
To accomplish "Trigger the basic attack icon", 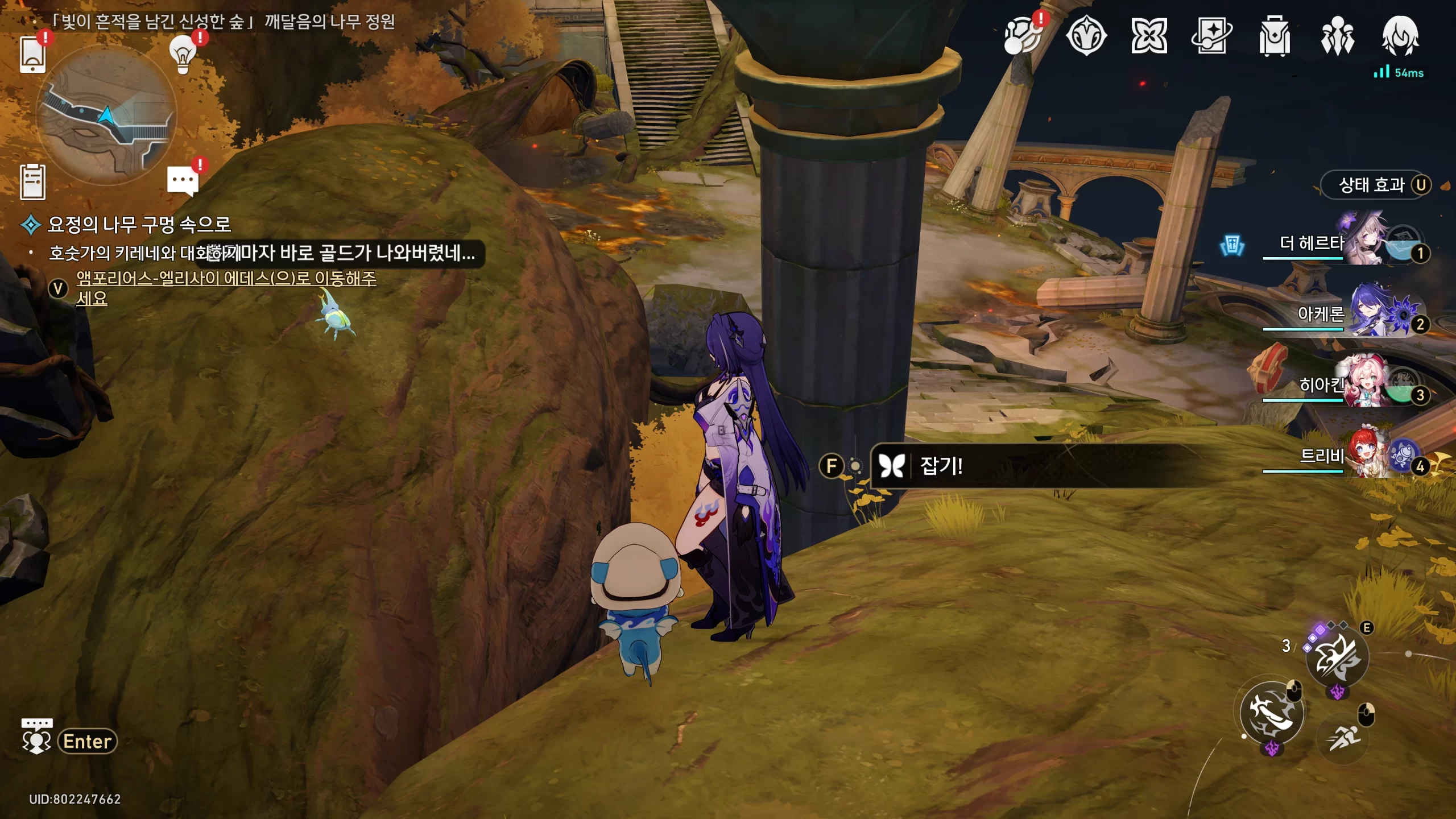I will (x=1272, y=712).
